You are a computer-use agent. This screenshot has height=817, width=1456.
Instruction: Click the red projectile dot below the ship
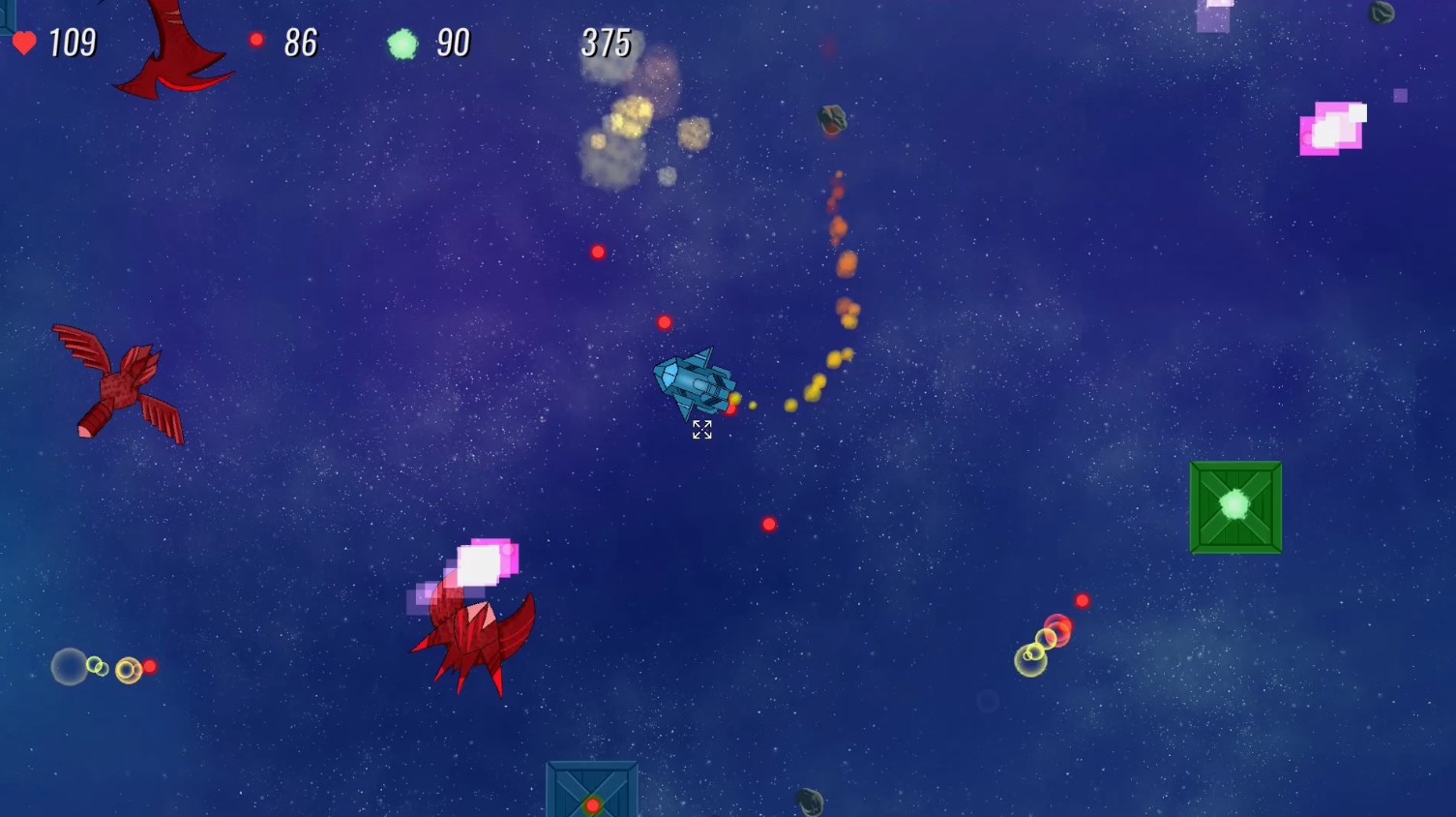click(769, 524)
